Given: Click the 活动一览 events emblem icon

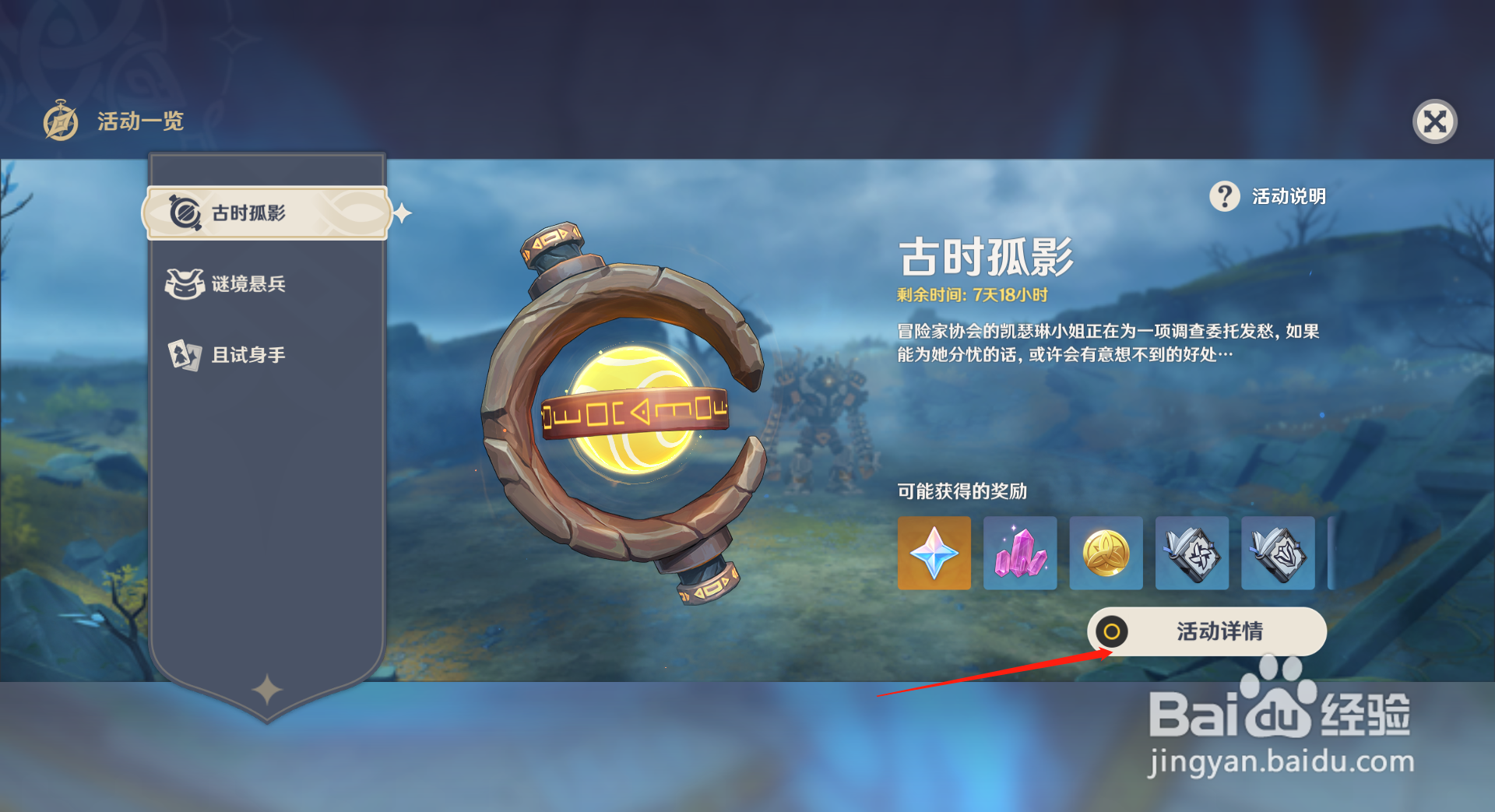Looking at the screenshot, I should click(x=59, y=121).
